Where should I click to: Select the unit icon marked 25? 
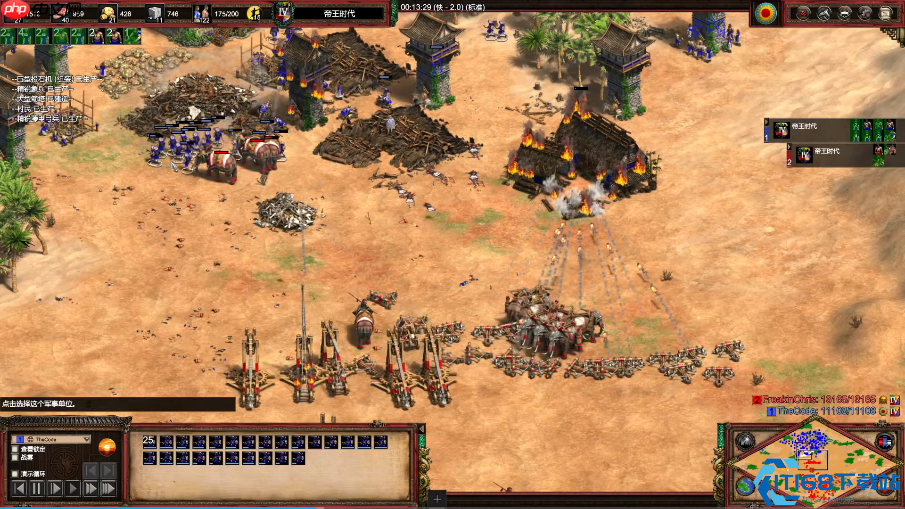pyautogui.click(x=149, y=442)
